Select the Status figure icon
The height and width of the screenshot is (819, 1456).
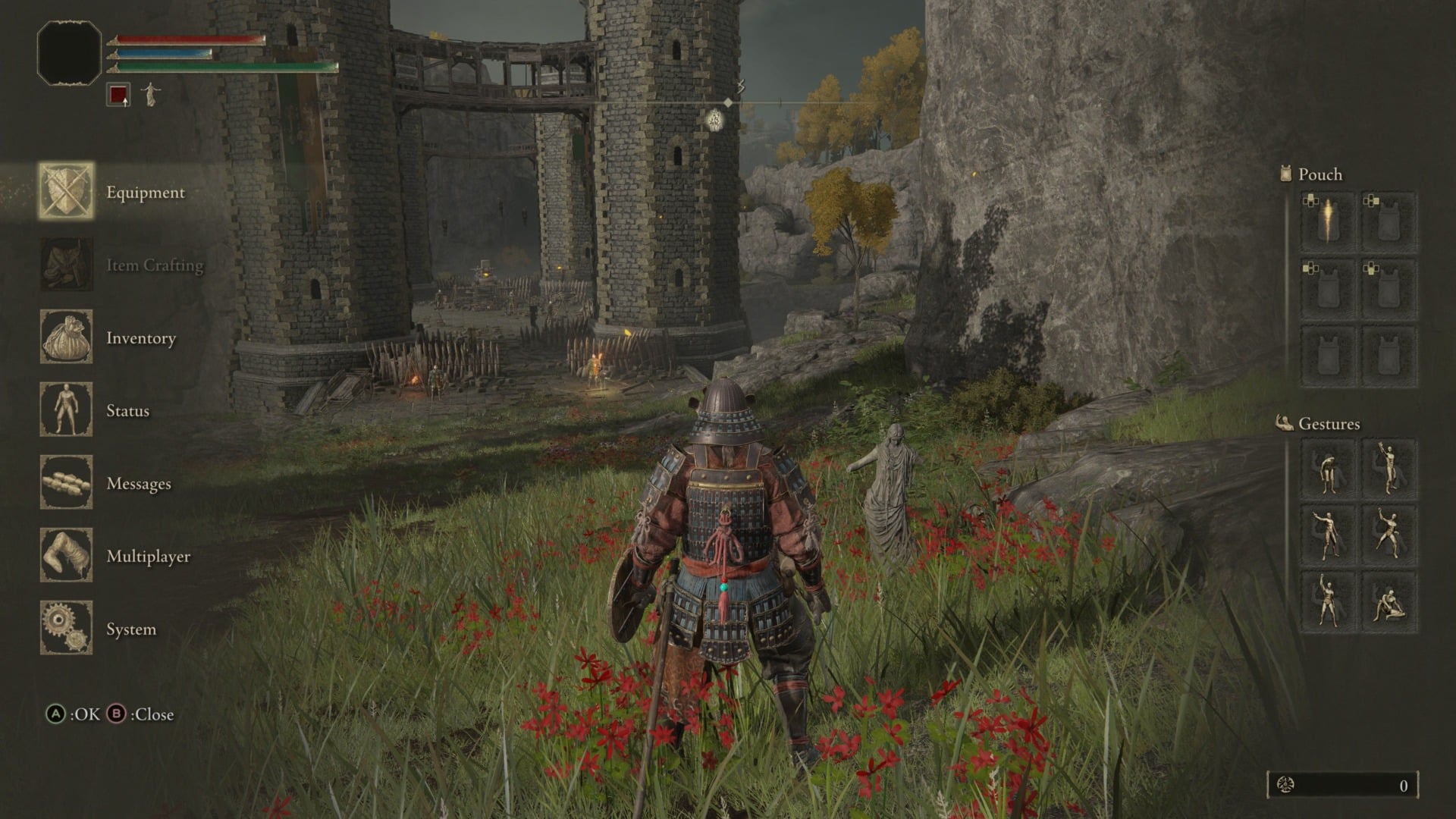tap(65, 410)
